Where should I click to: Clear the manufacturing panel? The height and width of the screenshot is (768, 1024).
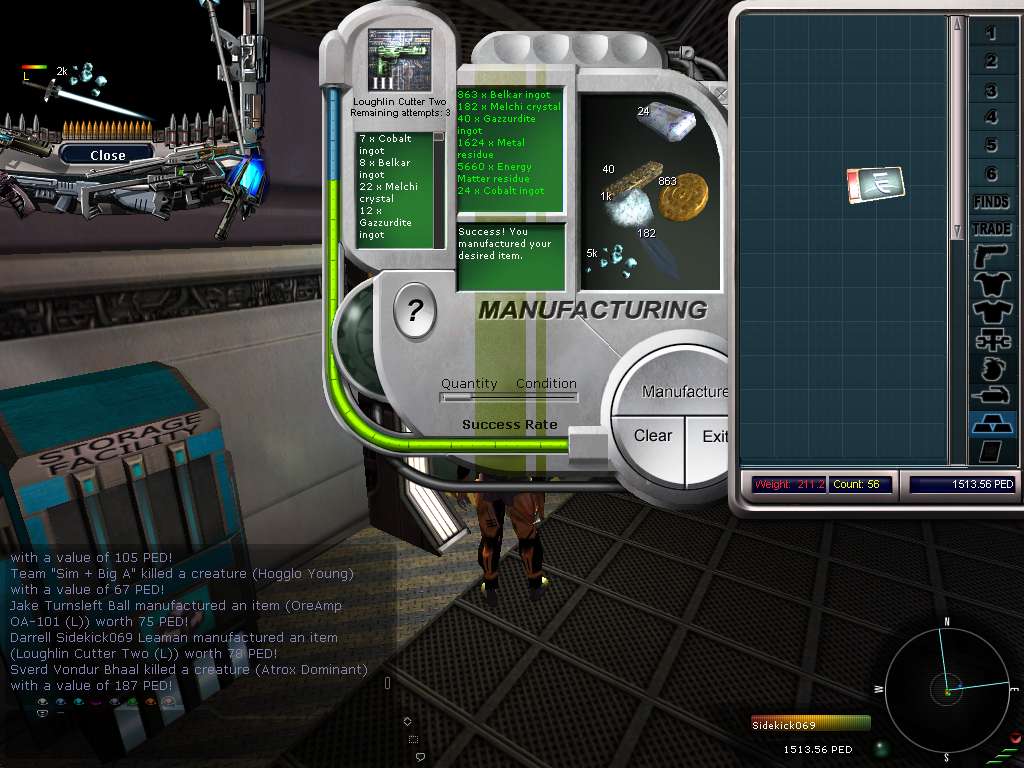pyautogui.click(x=652, y=436)
